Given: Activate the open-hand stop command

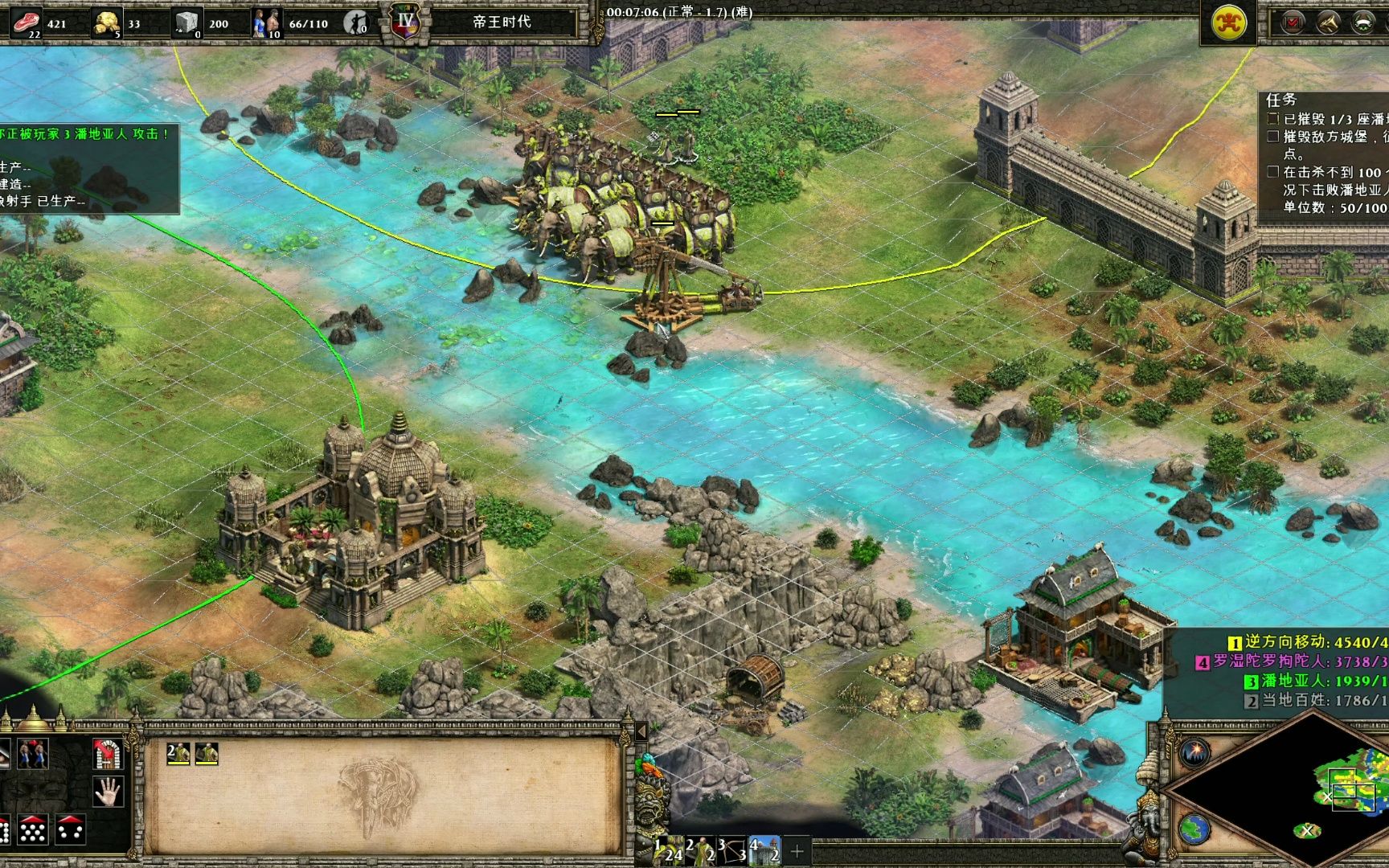Looking at the screenshot, I should point(107,792).
